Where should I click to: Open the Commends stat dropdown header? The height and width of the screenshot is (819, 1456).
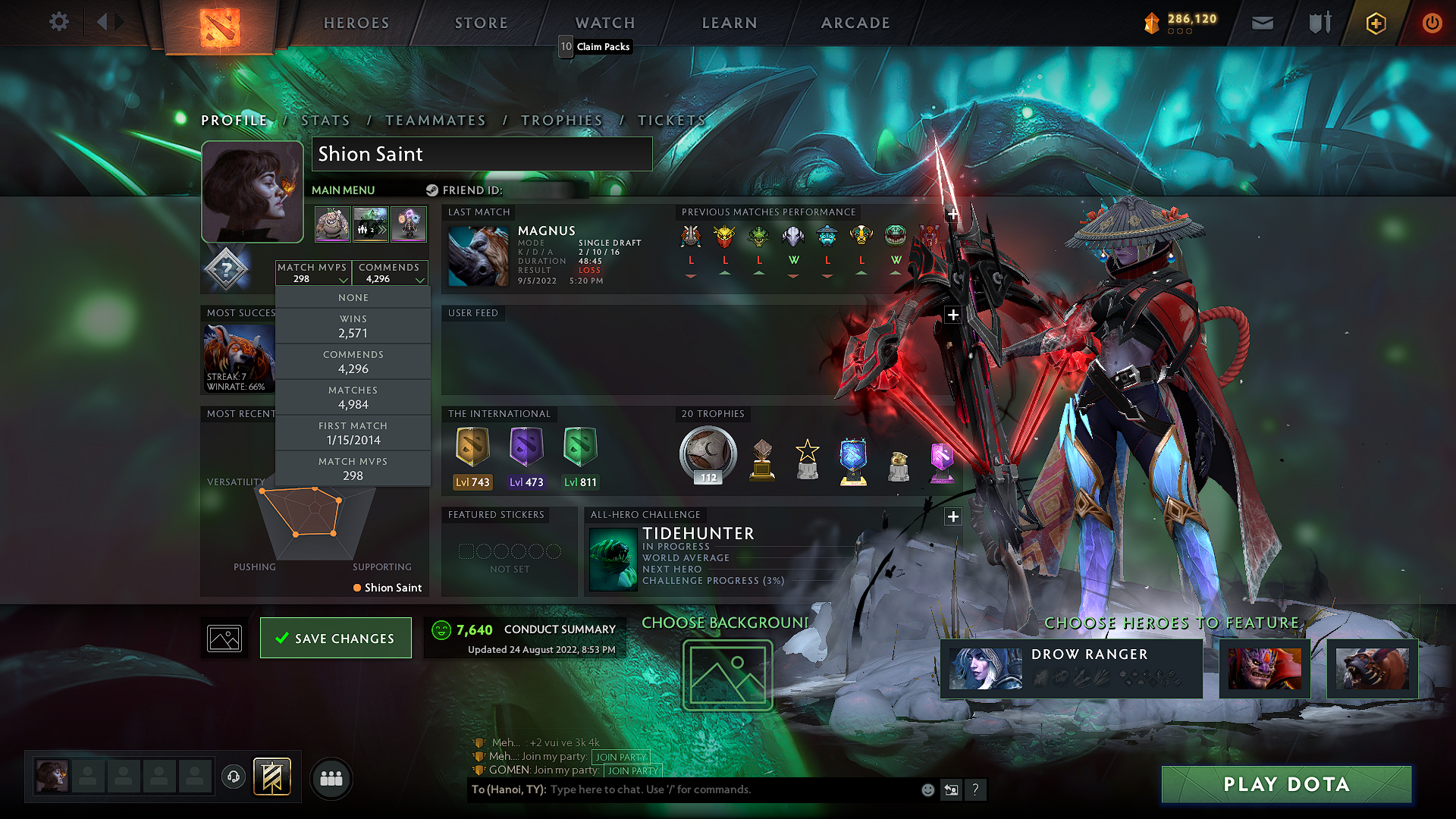[x=391, y=273]
